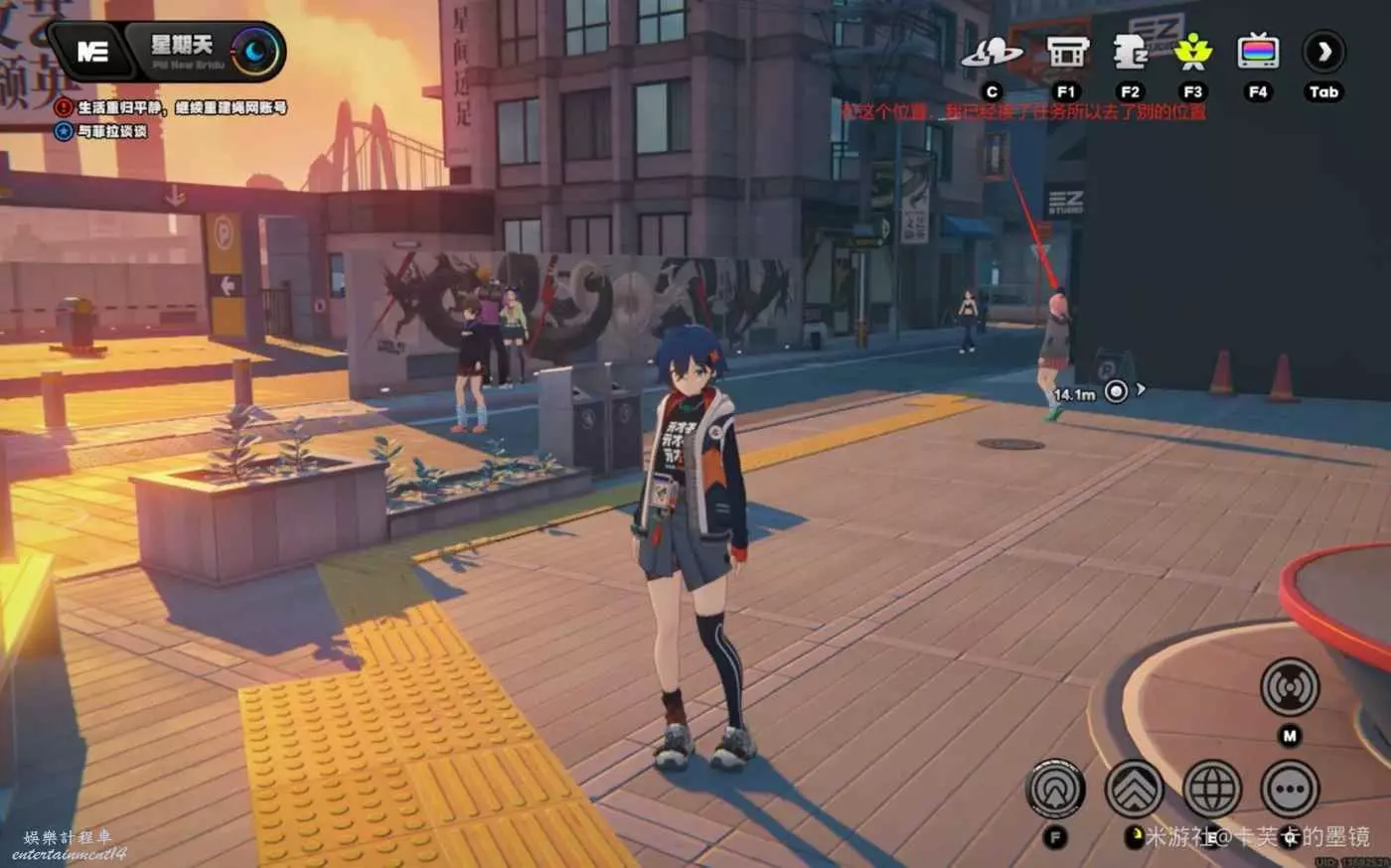Image resolution: width=1391 pixels, height=868 pixels.
Task: Open the yellow-green winged figure icon
Action: tap(1192, 52)
